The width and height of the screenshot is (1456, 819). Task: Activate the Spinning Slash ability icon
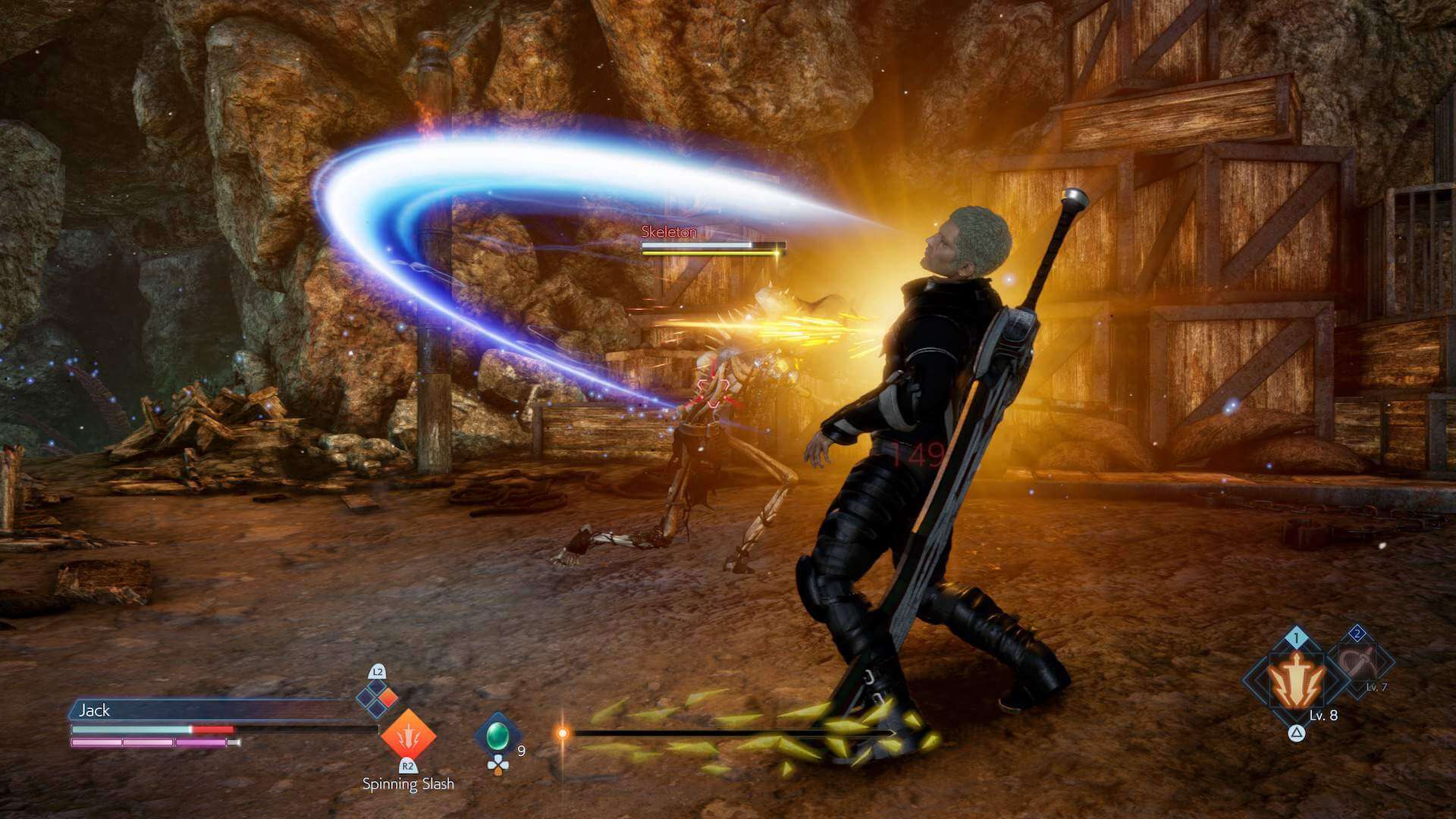[x=408, y=735]
